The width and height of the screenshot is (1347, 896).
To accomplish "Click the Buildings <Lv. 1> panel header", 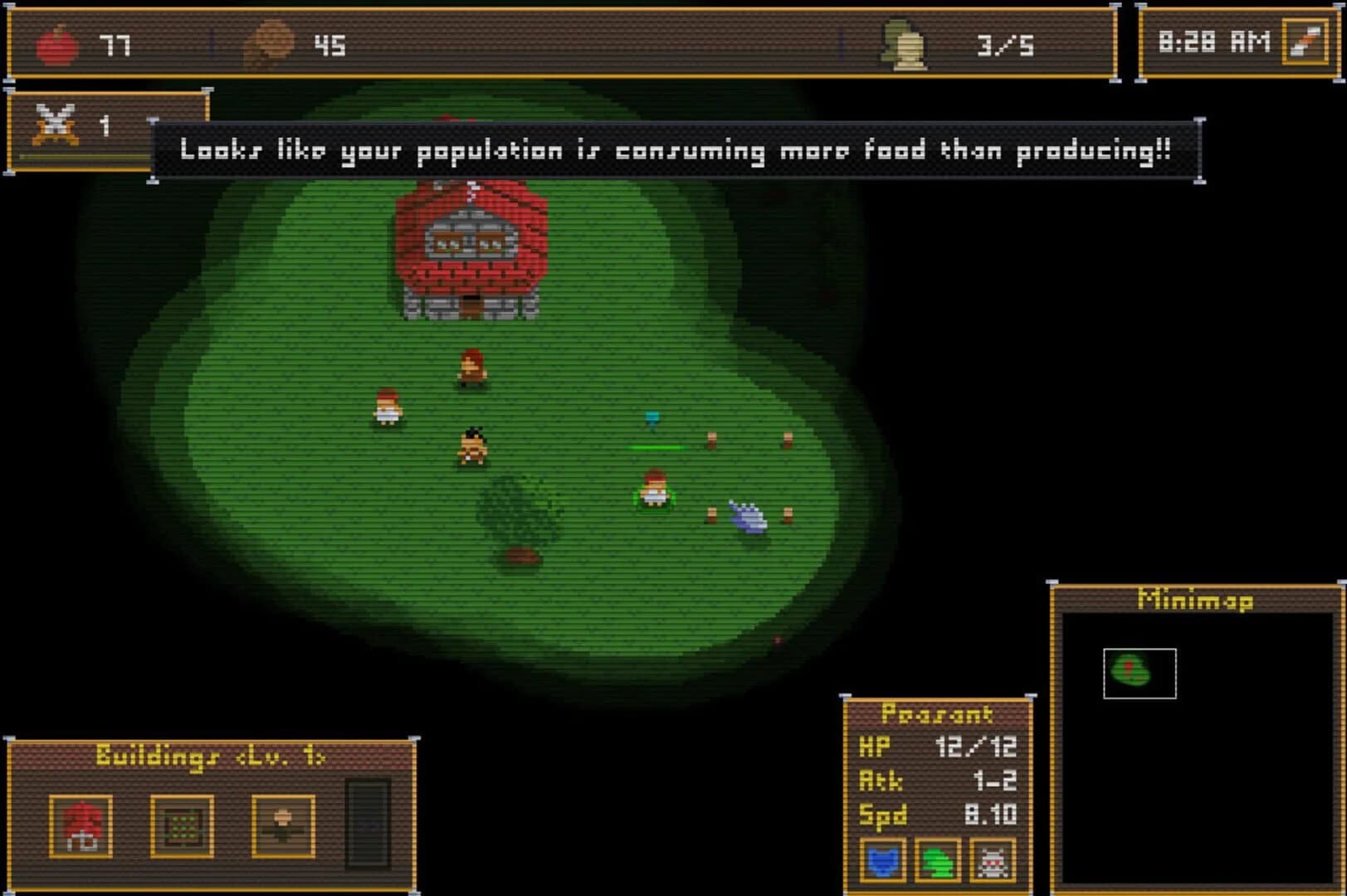I will (212, 756).
